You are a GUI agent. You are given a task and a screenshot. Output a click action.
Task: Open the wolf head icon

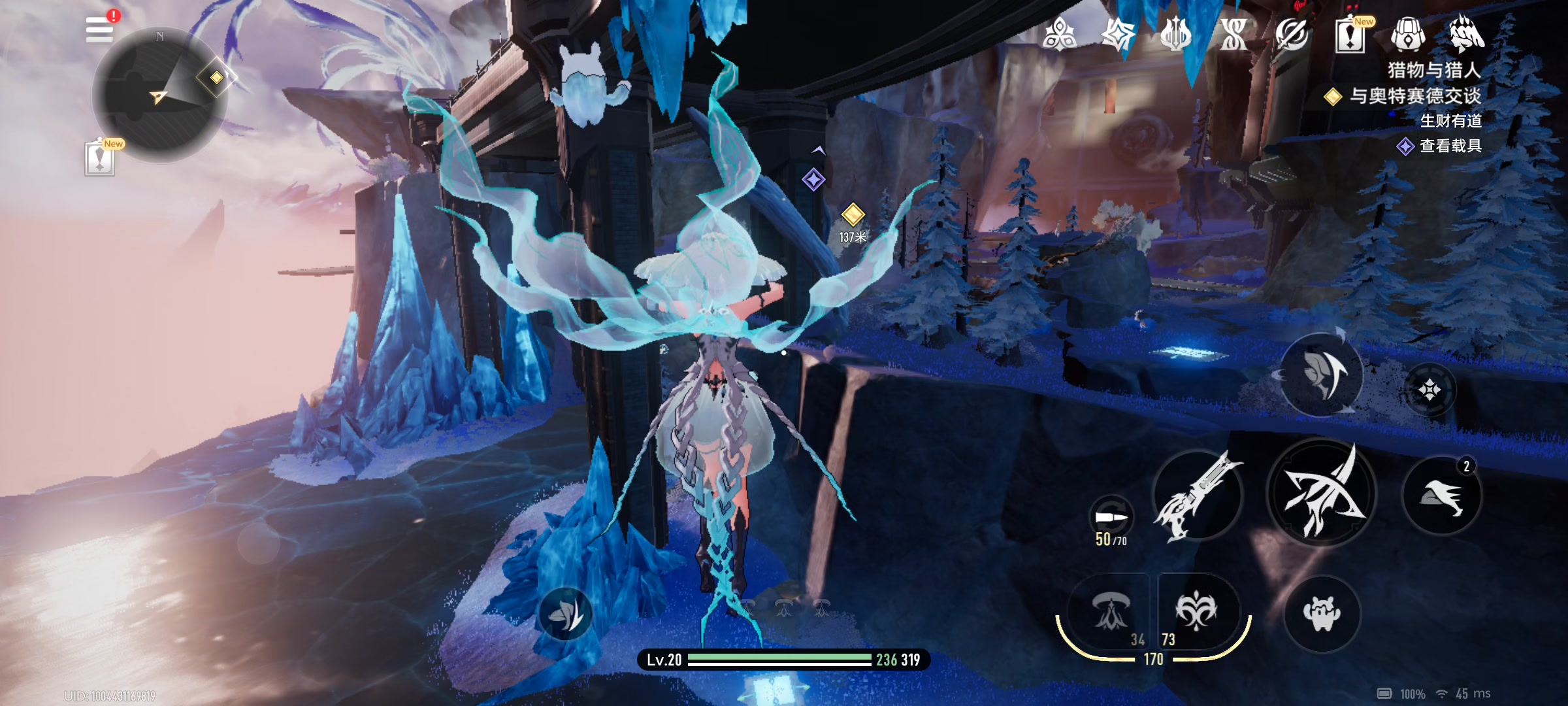click(x=1466, y=35)
